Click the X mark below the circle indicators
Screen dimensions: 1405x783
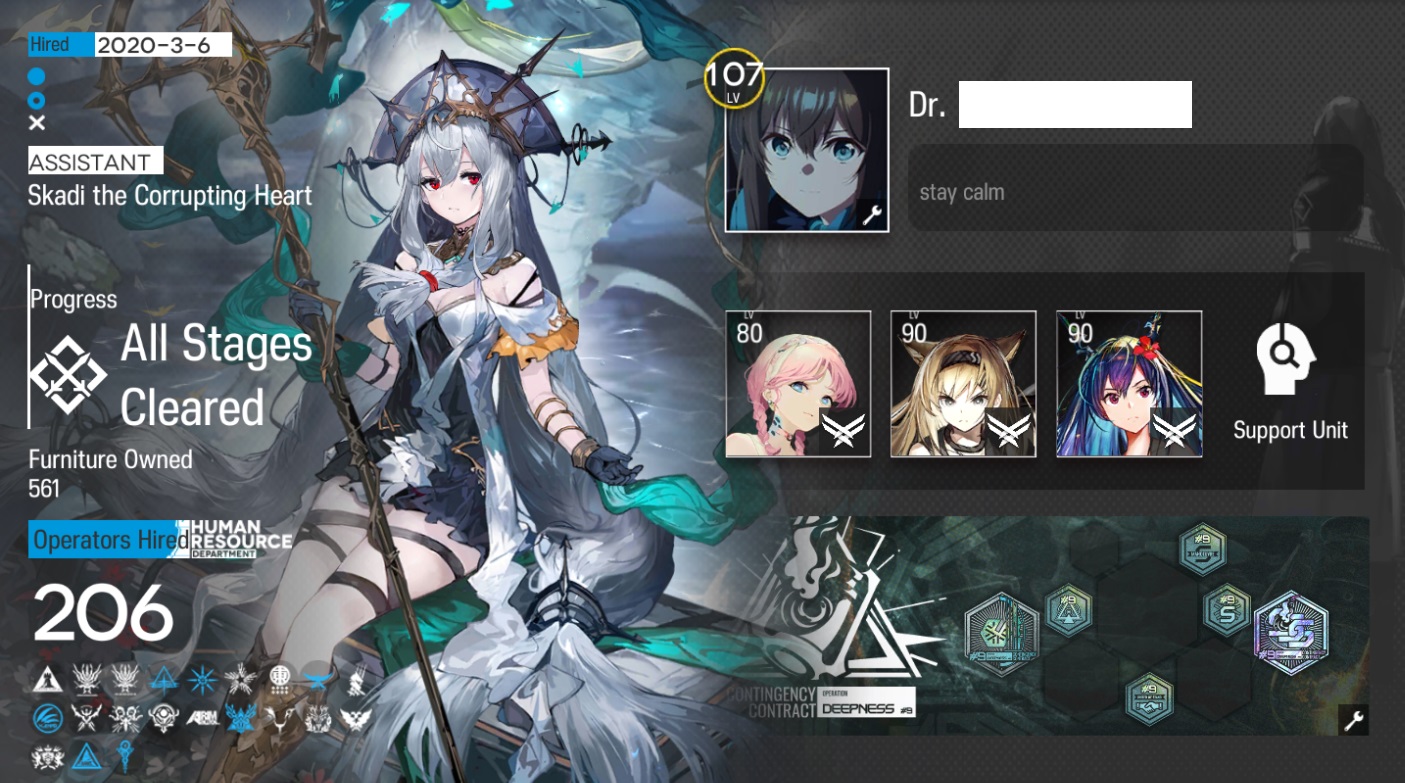36,123
